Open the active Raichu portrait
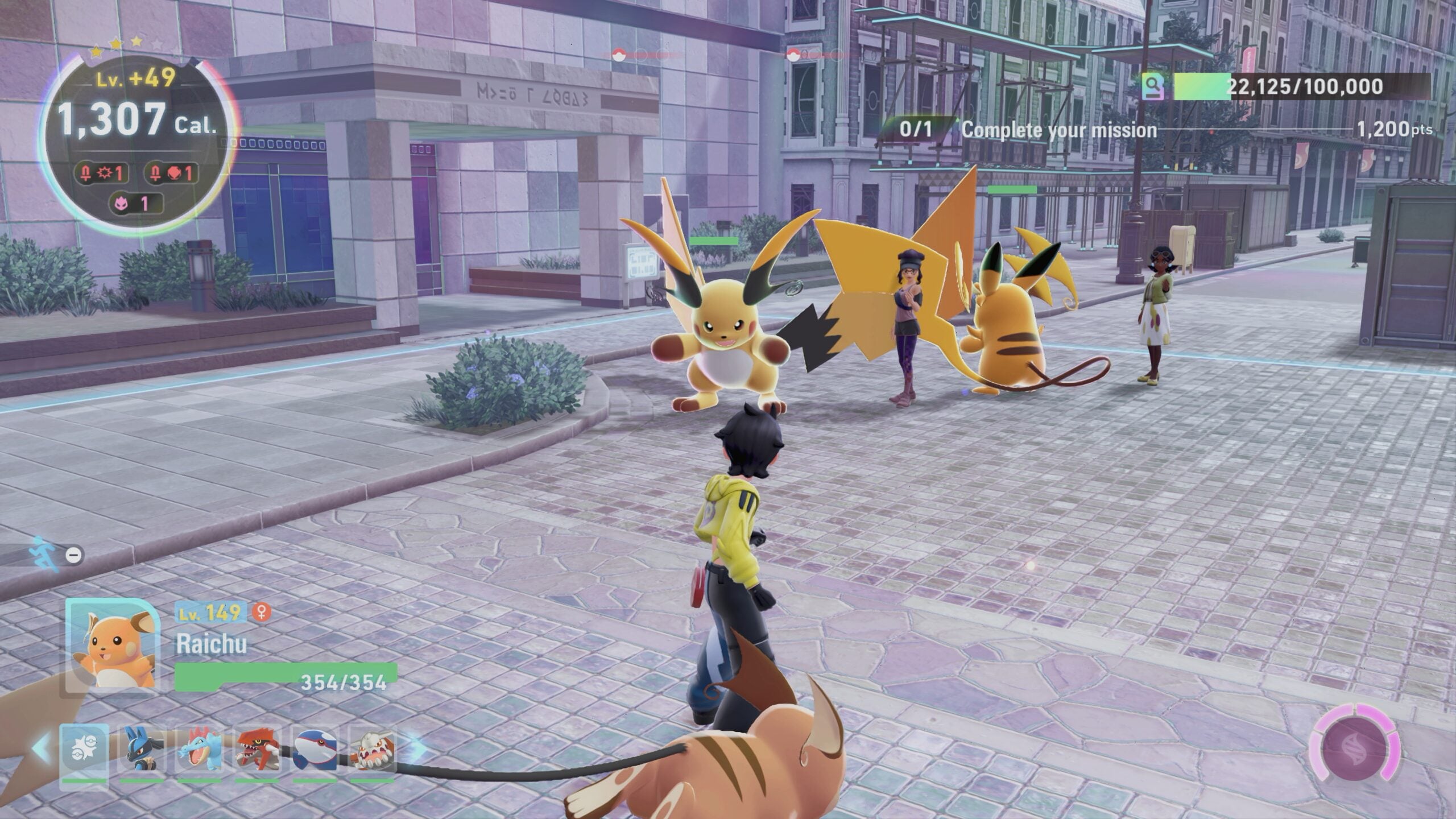 point(112,646)
